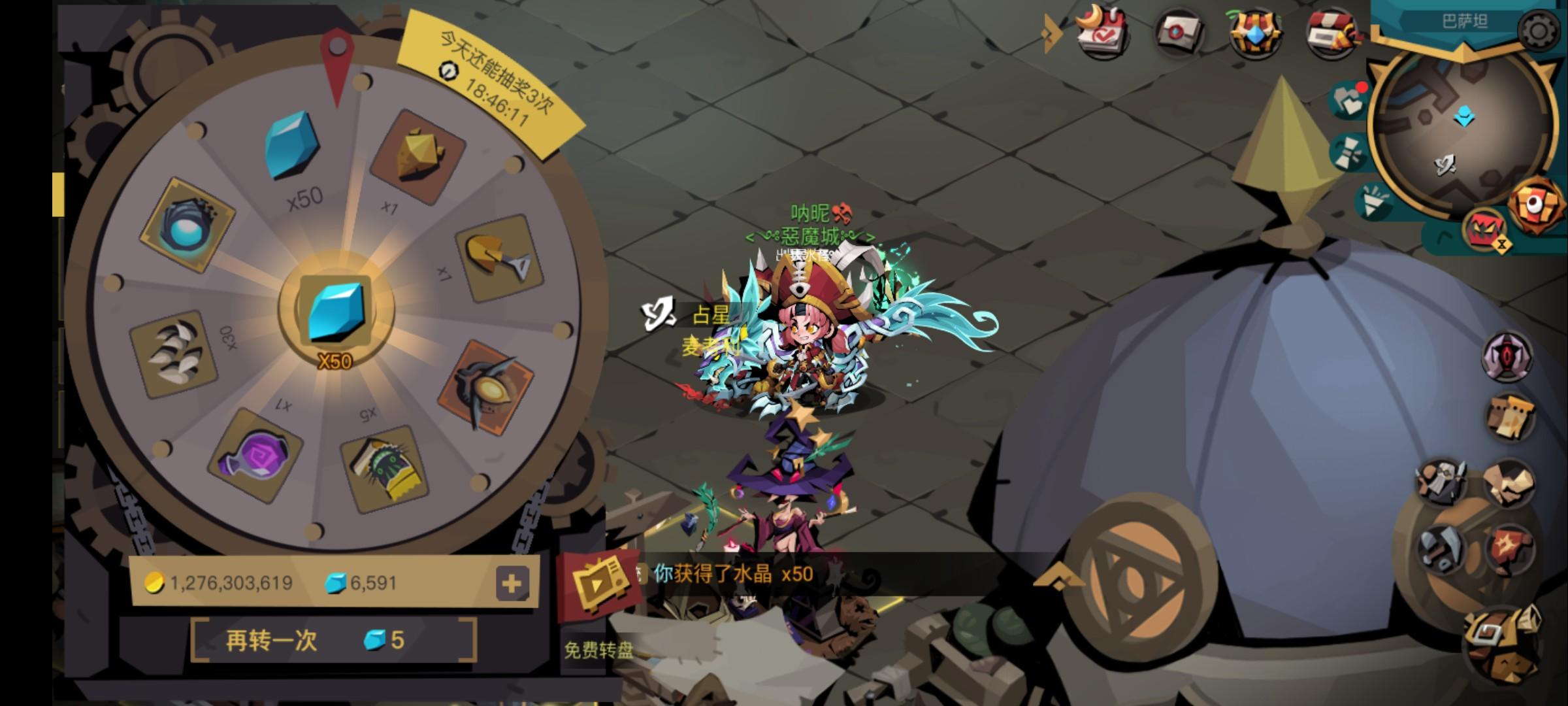Image resolution: width=1568 pixels, height=706 pixels.
Task: Tap the + button to buy more crystals
Action: [x=512, y=581]
